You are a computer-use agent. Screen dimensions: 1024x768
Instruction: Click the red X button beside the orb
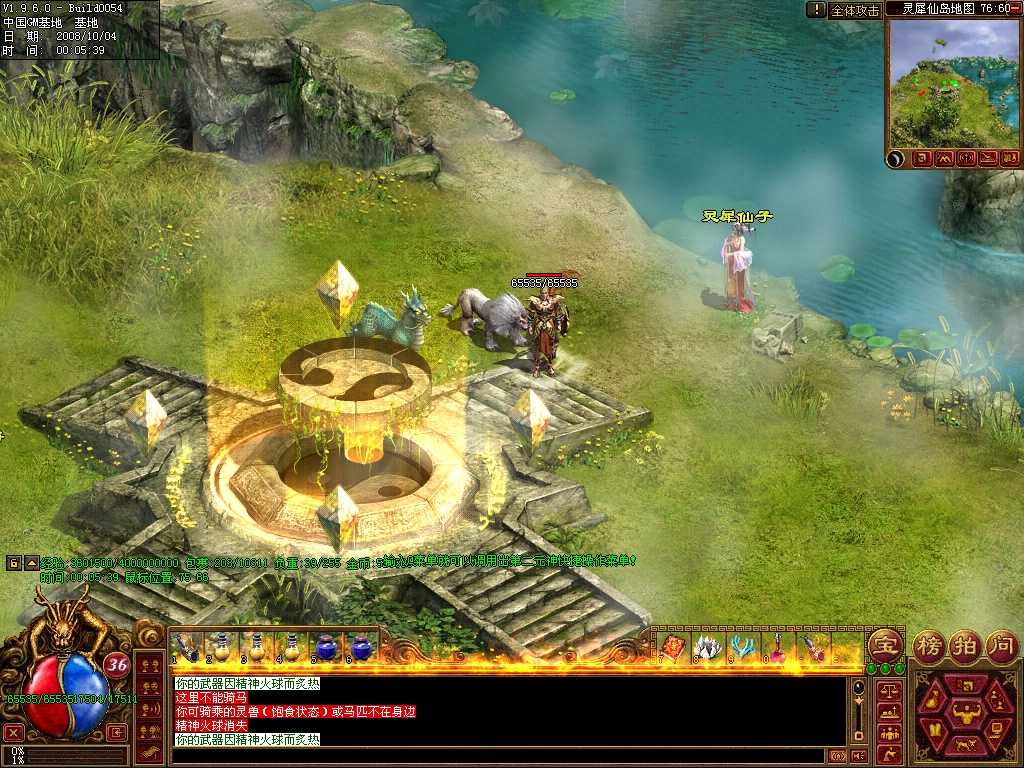14,732
